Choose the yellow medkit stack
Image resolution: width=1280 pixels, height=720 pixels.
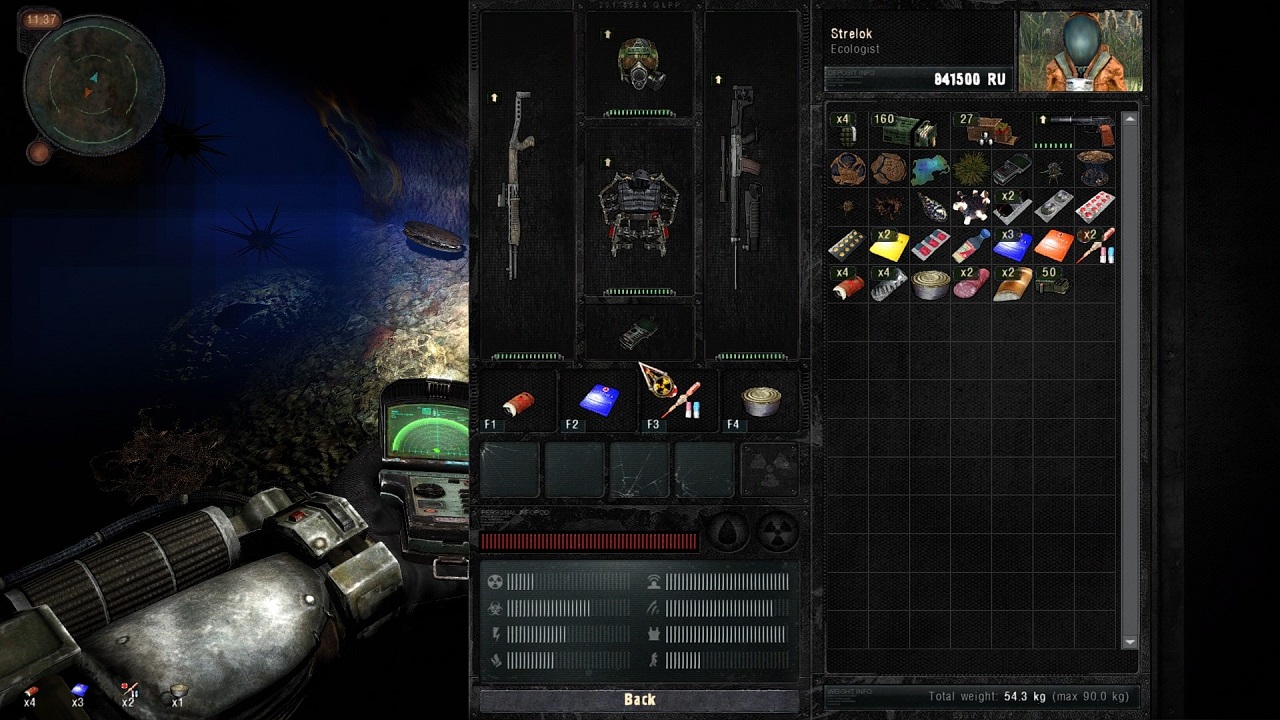coord(889,246)
